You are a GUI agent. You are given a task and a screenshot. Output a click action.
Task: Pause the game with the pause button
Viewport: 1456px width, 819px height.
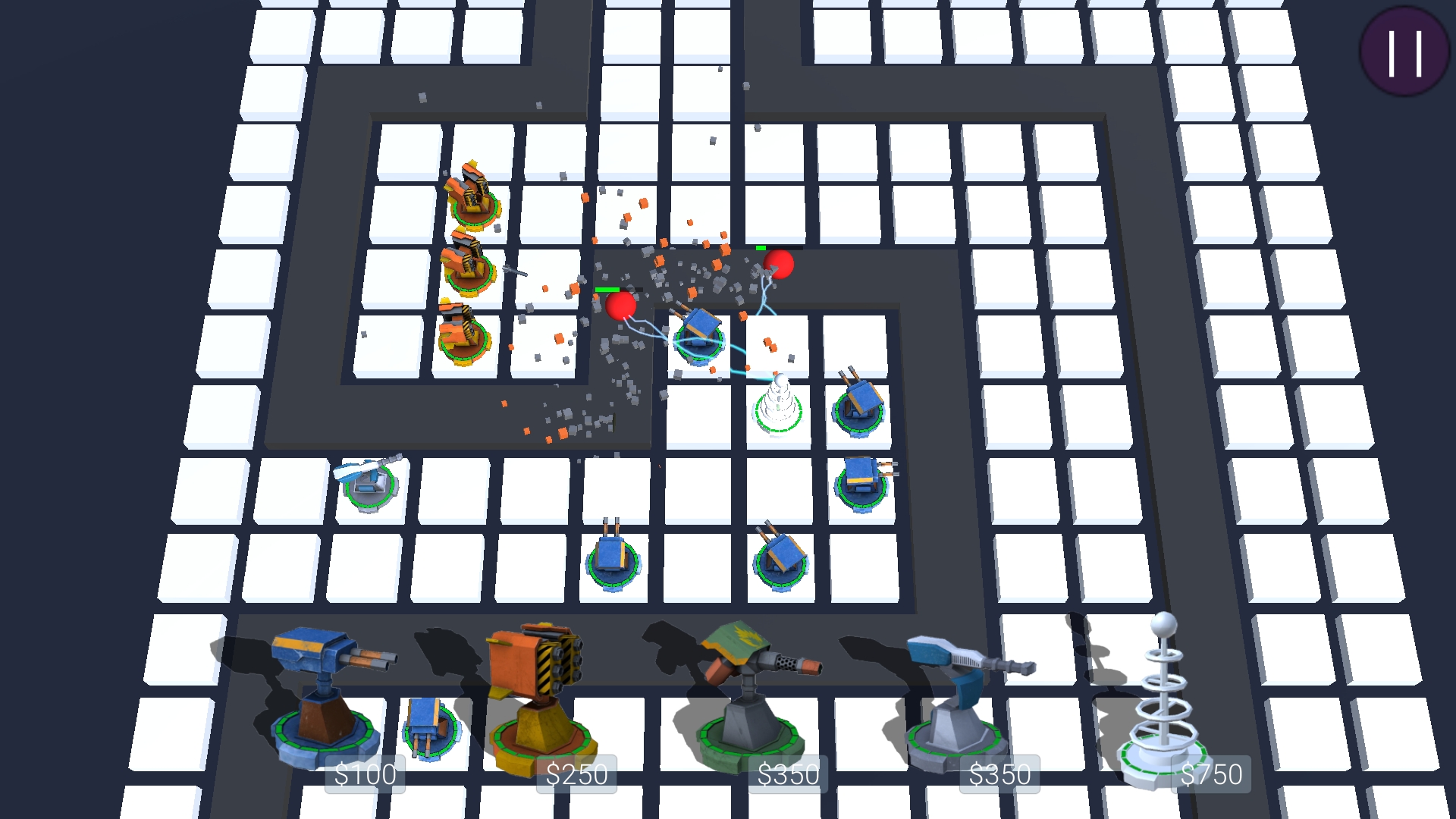(x=1404, y=52)
